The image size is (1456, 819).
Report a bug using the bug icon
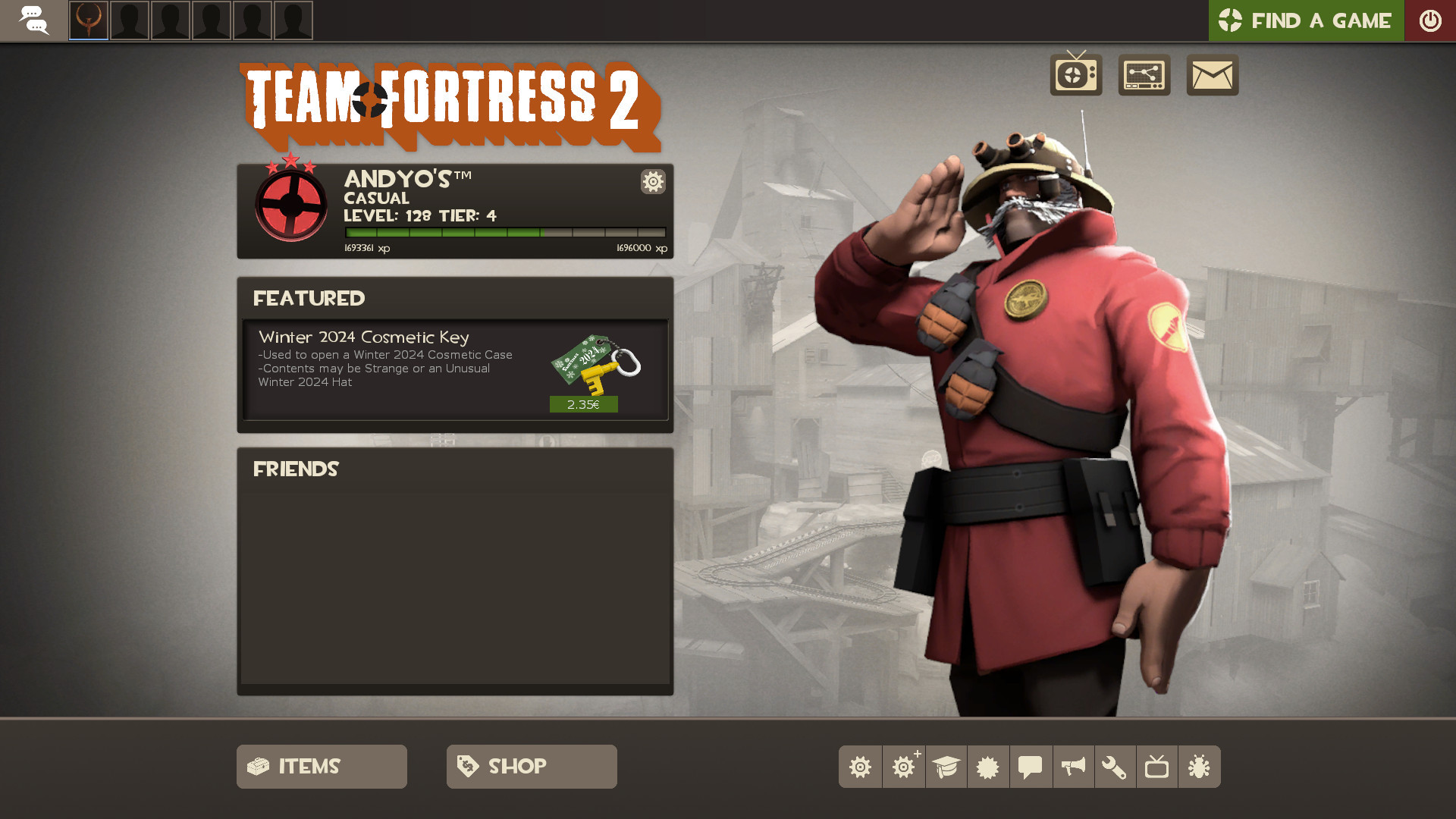pyautogui.click(x=1200, y=767)
